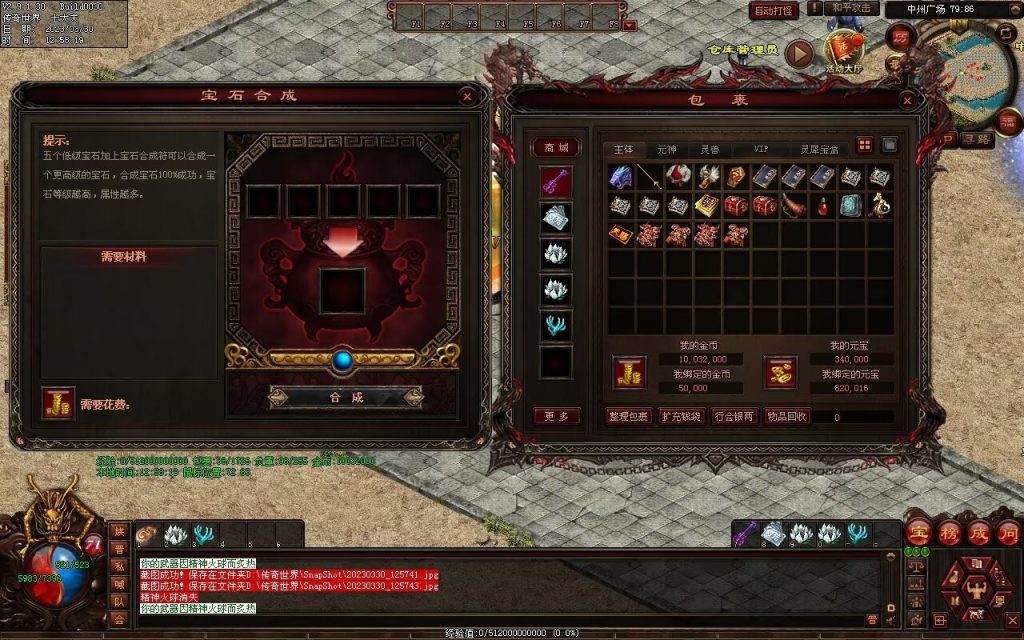
Task: Select the red health potion in the bag
Action: [x=823, y=206]
